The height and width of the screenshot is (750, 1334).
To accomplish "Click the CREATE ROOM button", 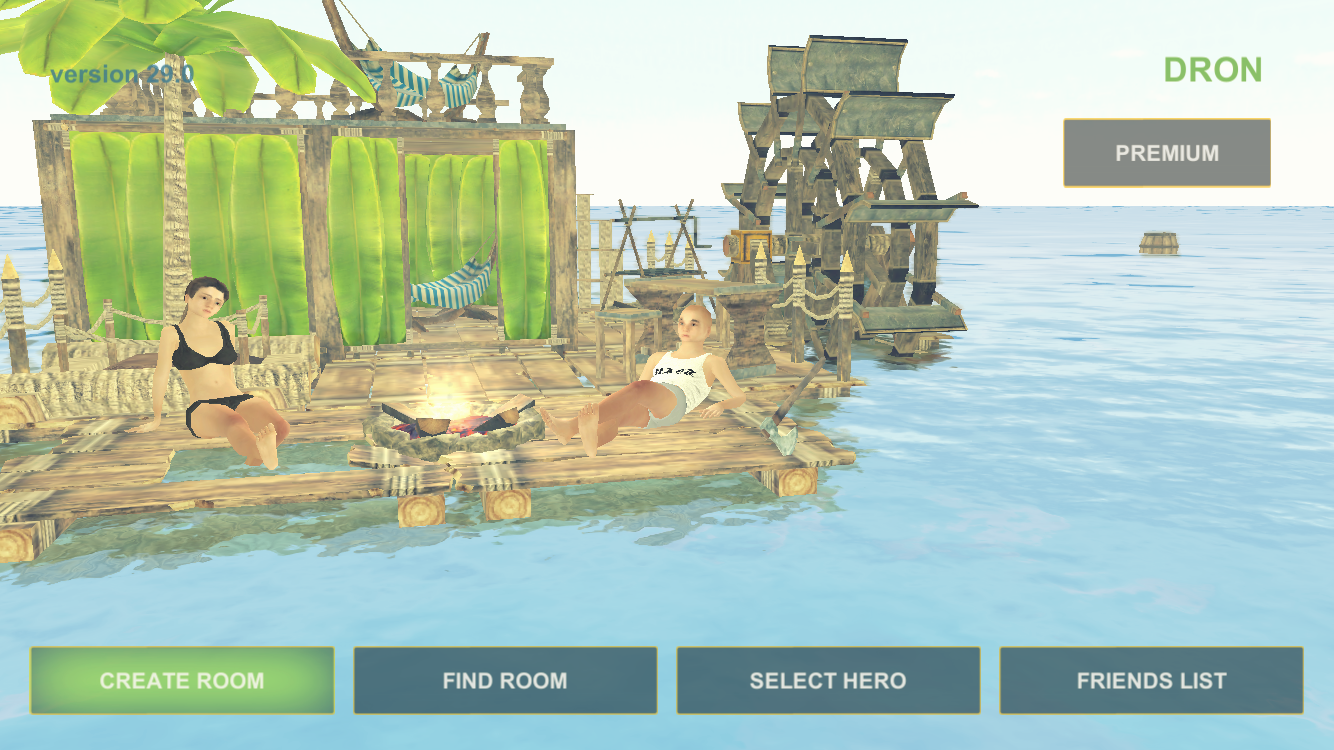I will point(182,680).
